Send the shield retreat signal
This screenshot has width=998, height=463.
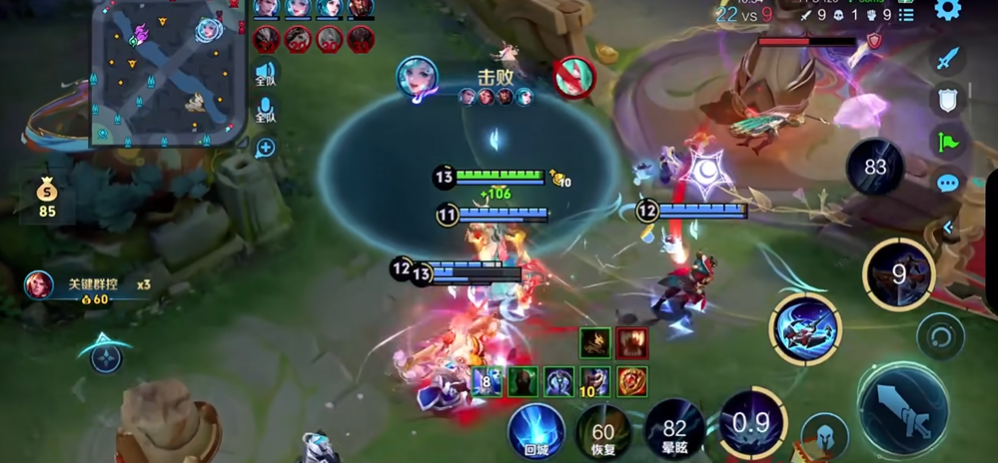pyautogui.click(x=947, y=100)
